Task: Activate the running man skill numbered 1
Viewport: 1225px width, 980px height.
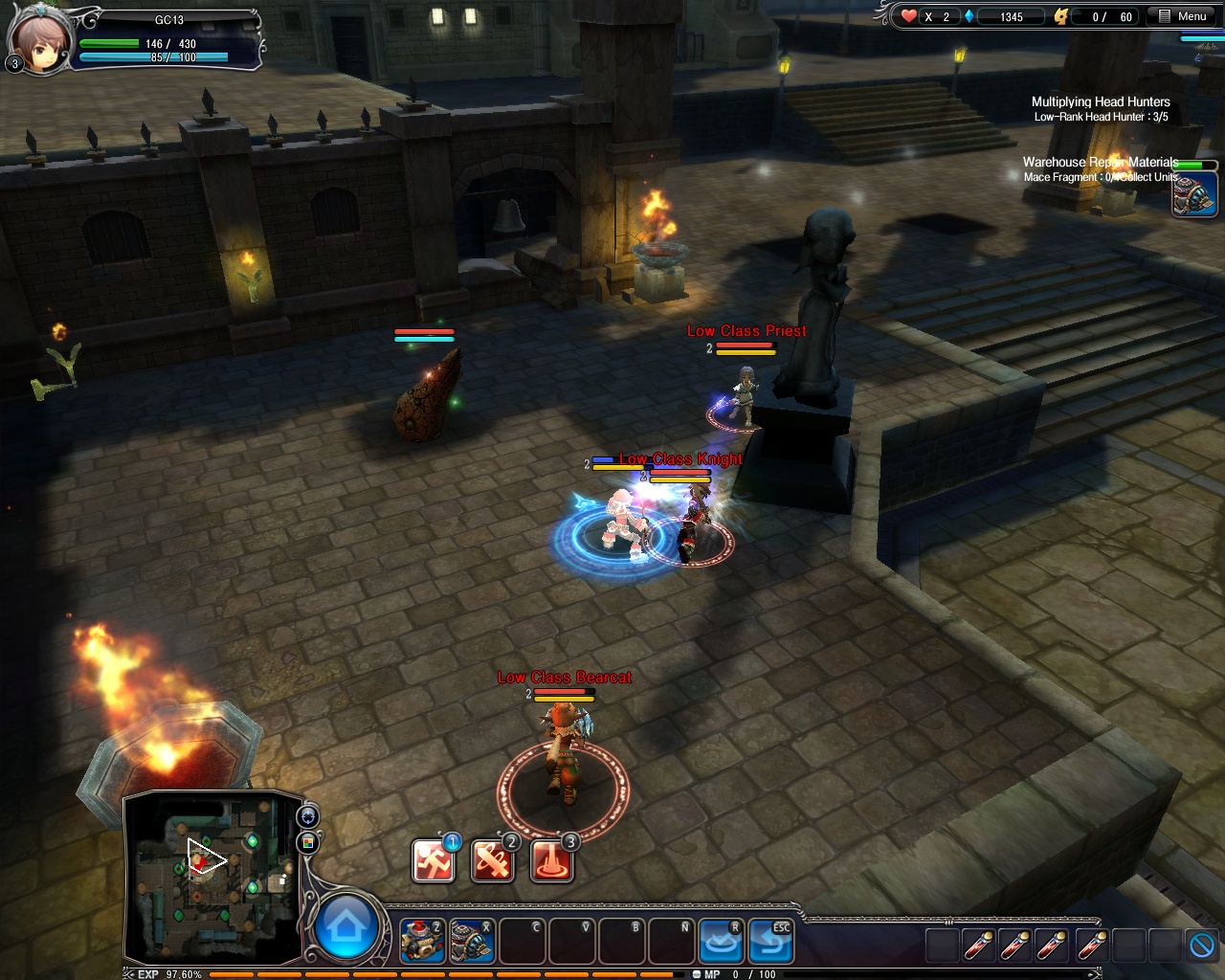Action: click(x=433, y=860)
